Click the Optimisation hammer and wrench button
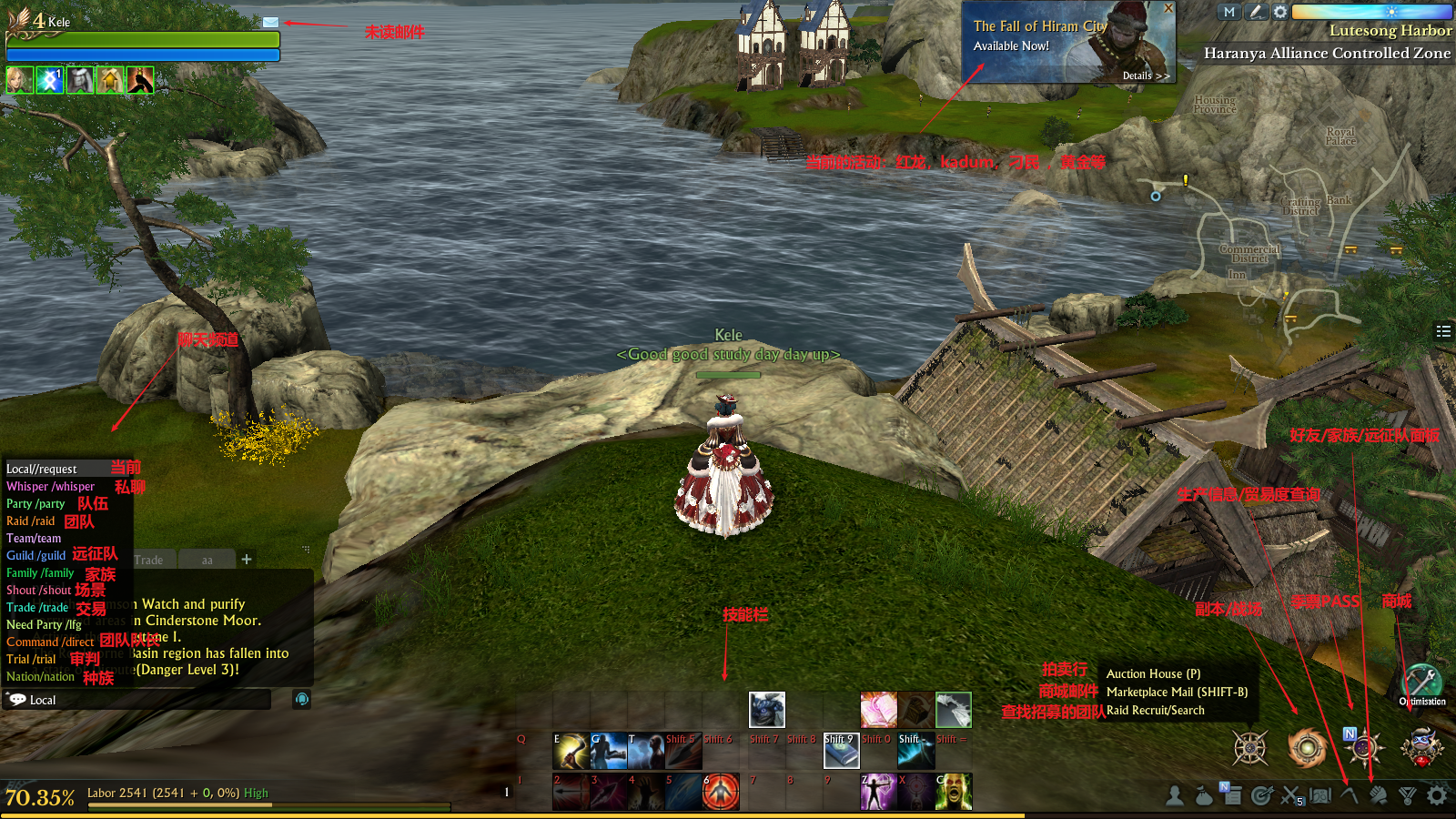Screen dimensions: 1456x819 [x=1421, y=682]
